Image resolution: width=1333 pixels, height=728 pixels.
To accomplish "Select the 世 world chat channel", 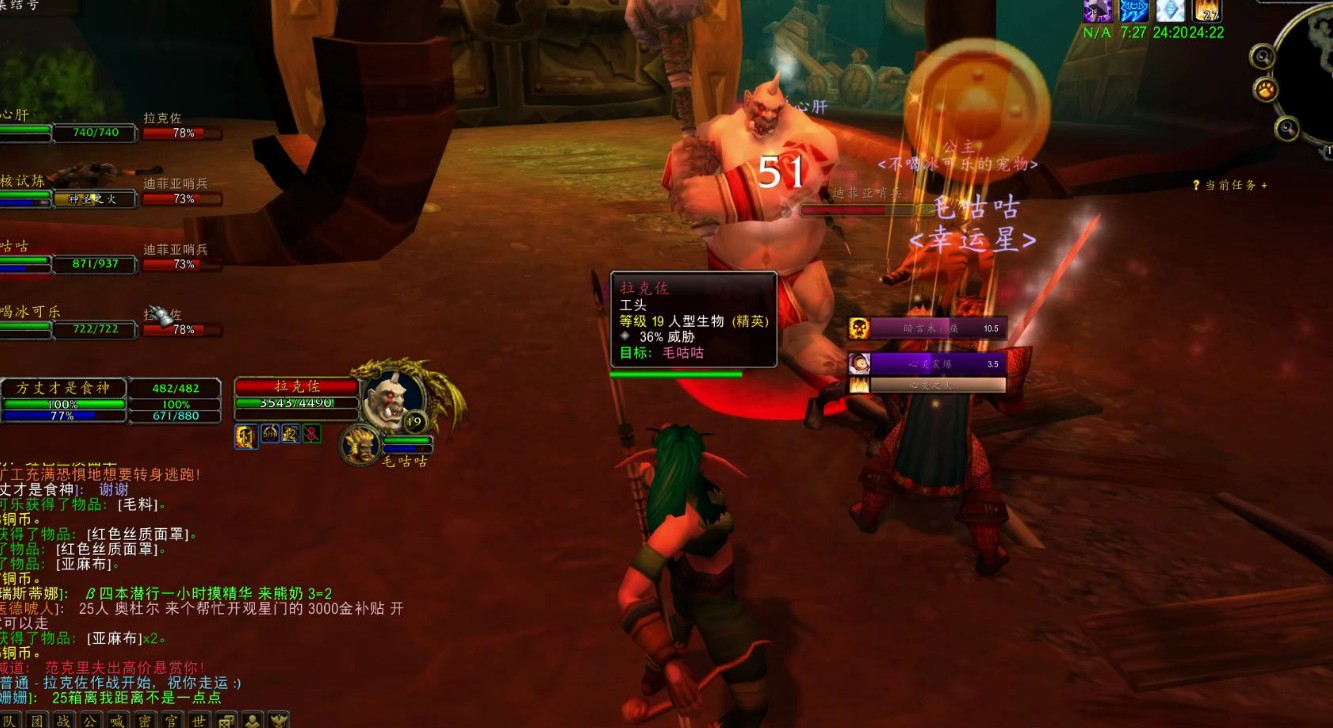I will point(199,720).
